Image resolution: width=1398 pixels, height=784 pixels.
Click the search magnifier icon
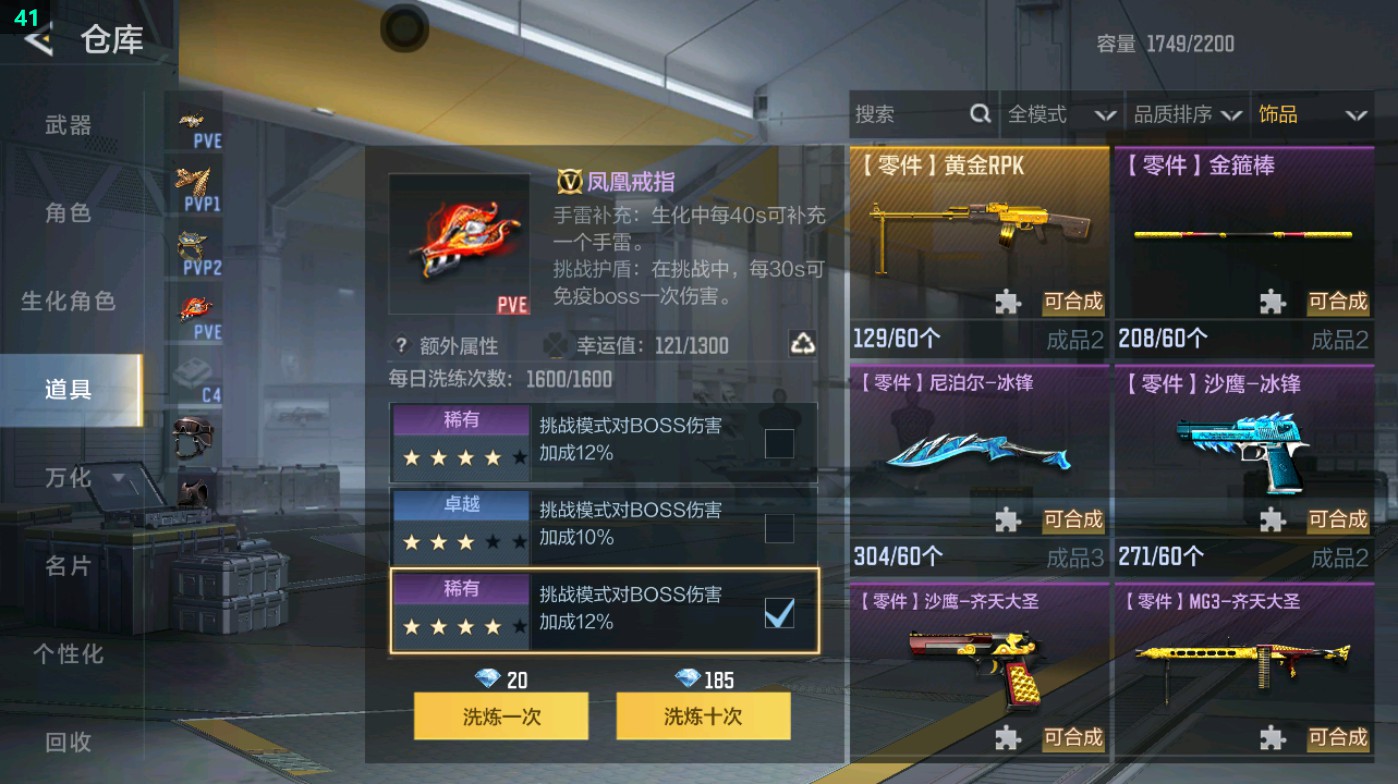pos(978,114)
